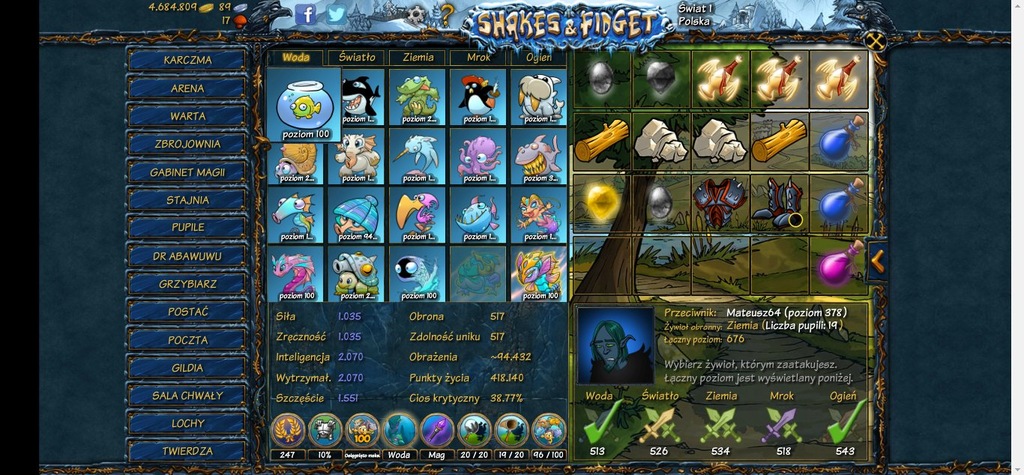Open the Stajnia screen
Image resolution: width=1024 pixels, height=475 pixels.
tap(187, 200)
